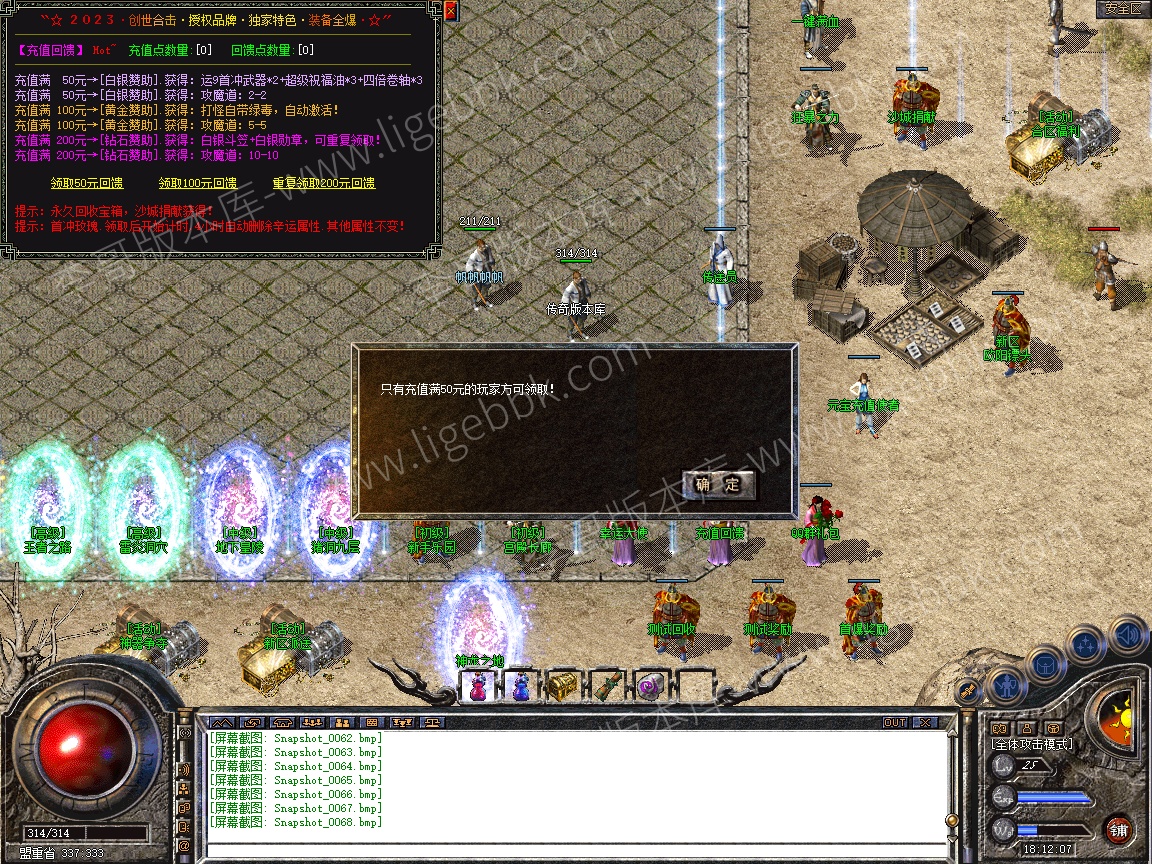Toggle the 全体攻击模式 attack mode label
Viewport: 1152px width, 864px height.
point(1031,744)
